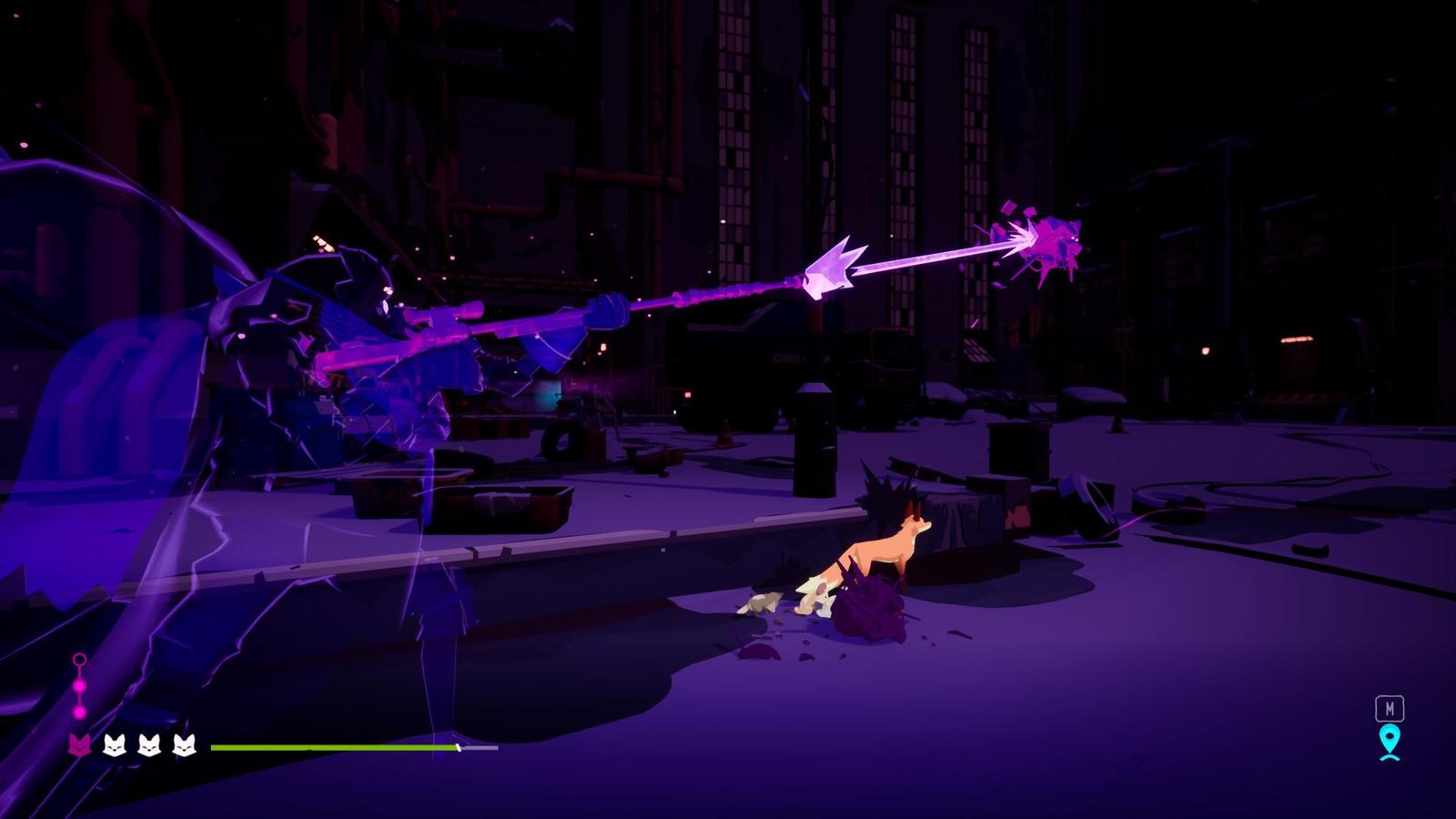Open the map with the cyan pin icon

click(1389, 742)
